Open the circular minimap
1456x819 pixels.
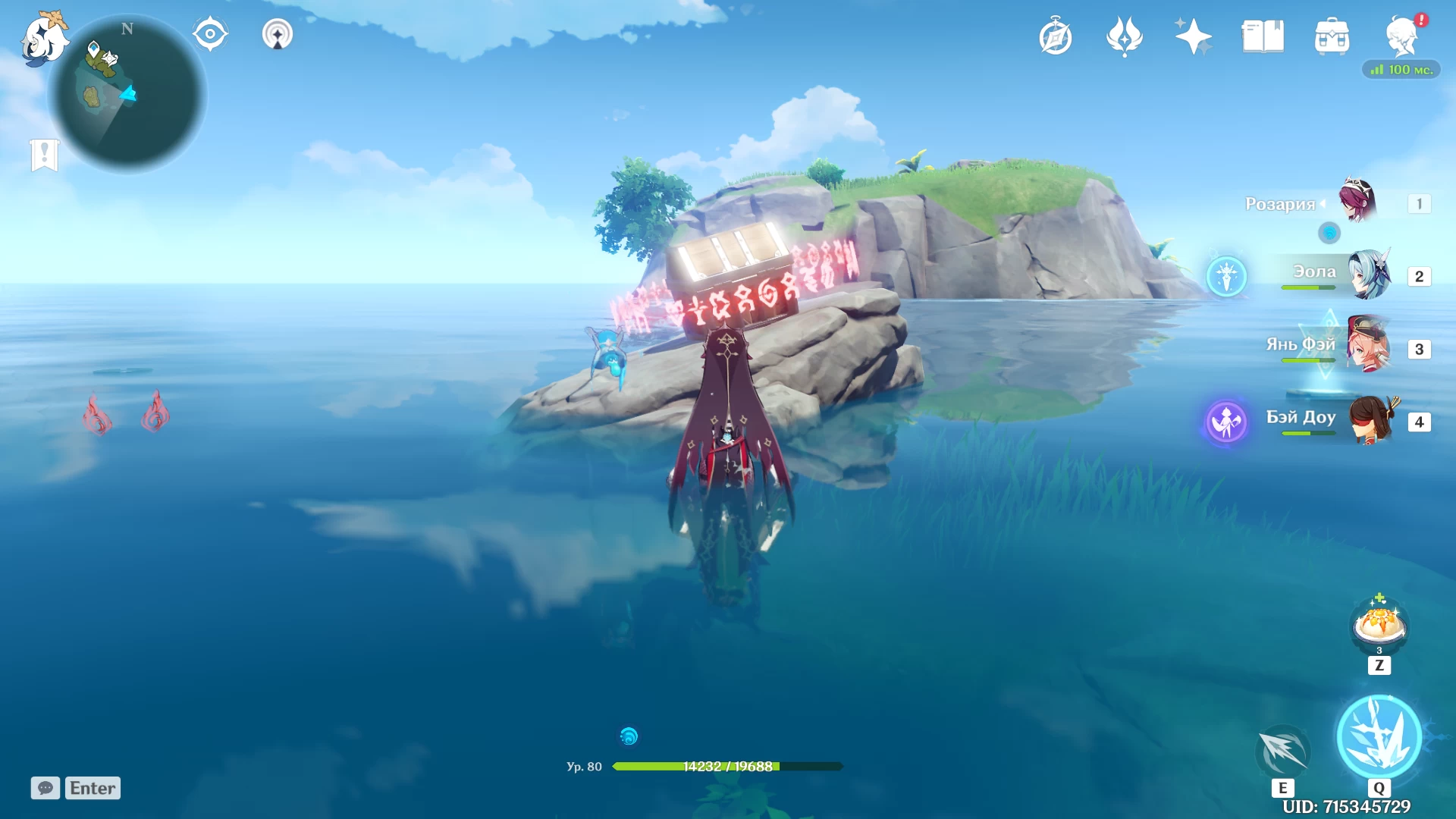127,96
